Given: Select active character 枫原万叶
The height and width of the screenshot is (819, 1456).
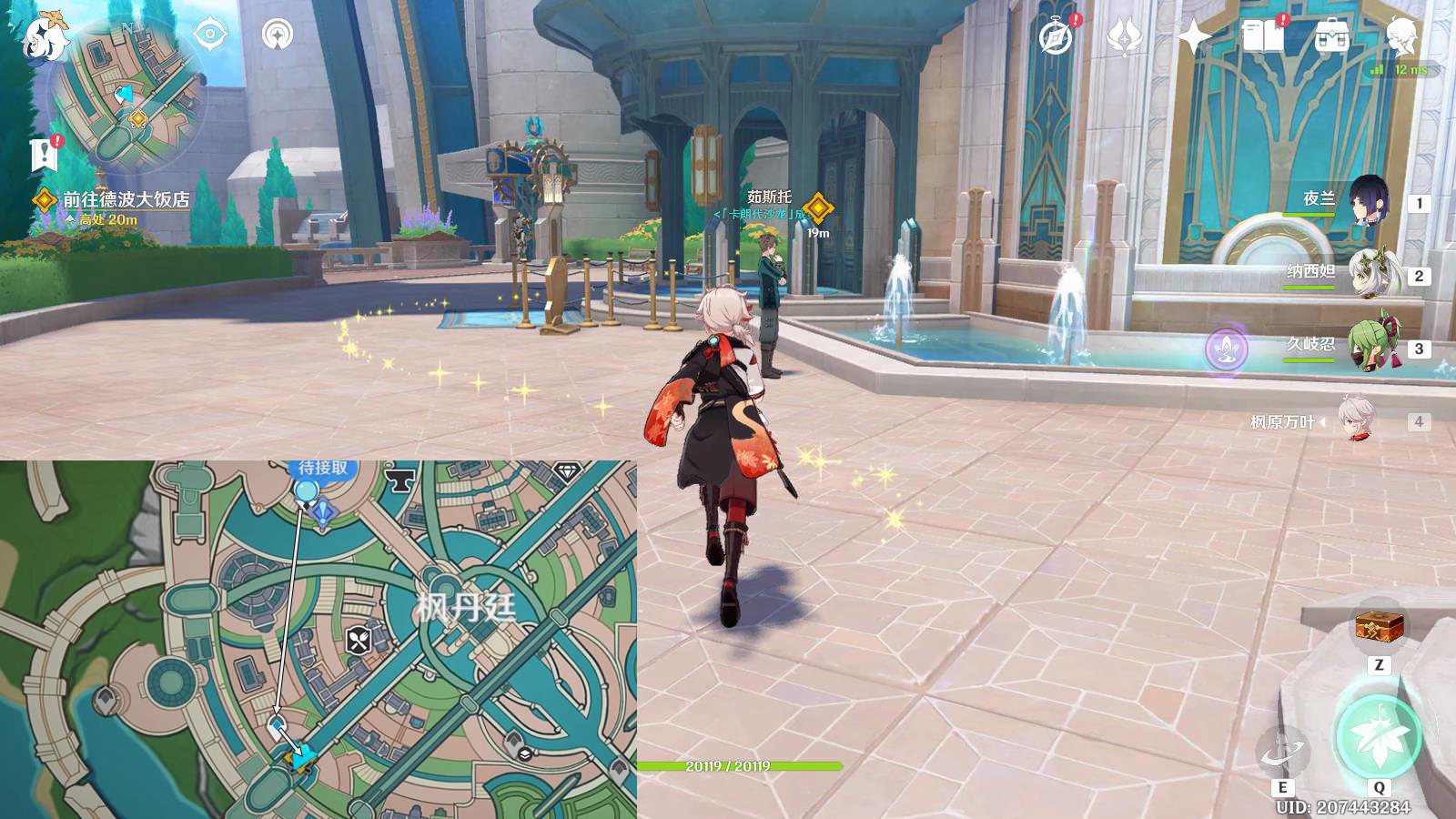Looking at the screenshot, I should [x=1358, y=420].
